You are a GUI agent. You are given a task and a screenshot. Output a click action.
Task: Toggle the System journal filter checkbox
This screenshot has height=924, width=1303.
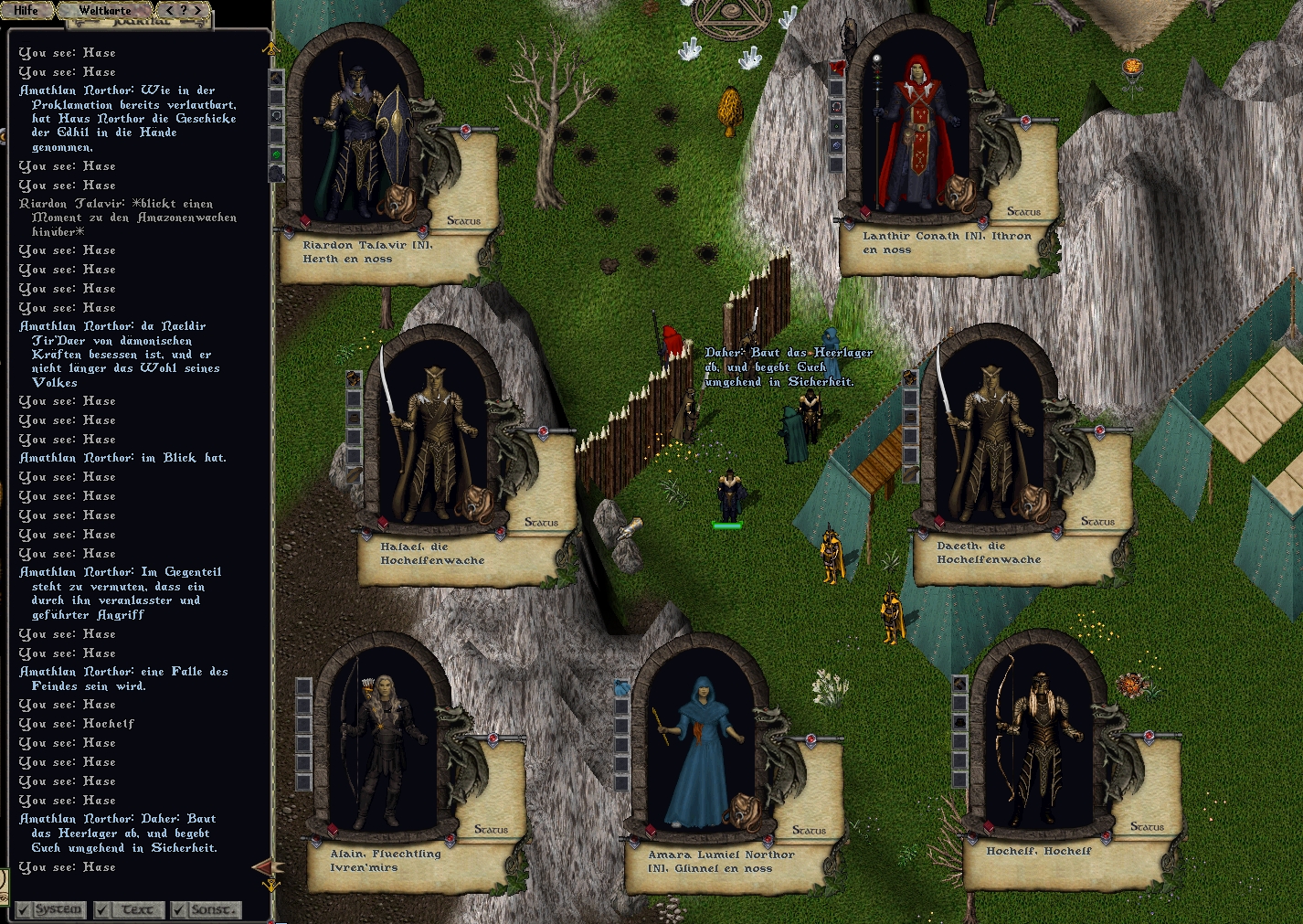pos(23,909)
